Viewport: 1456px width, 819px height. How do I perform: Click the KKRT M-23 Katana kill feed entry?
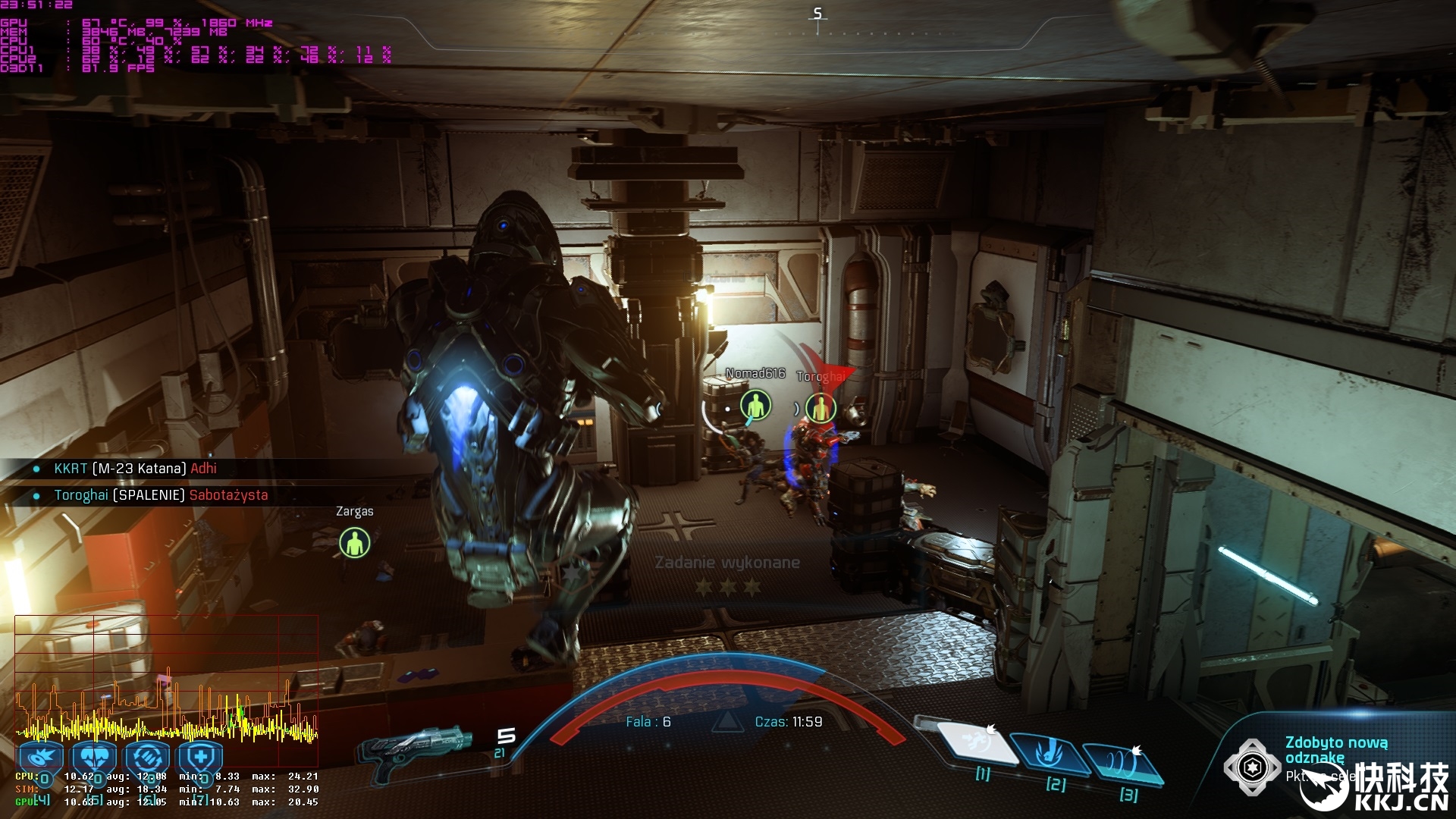pyautogui.click(x=135, y=469)
